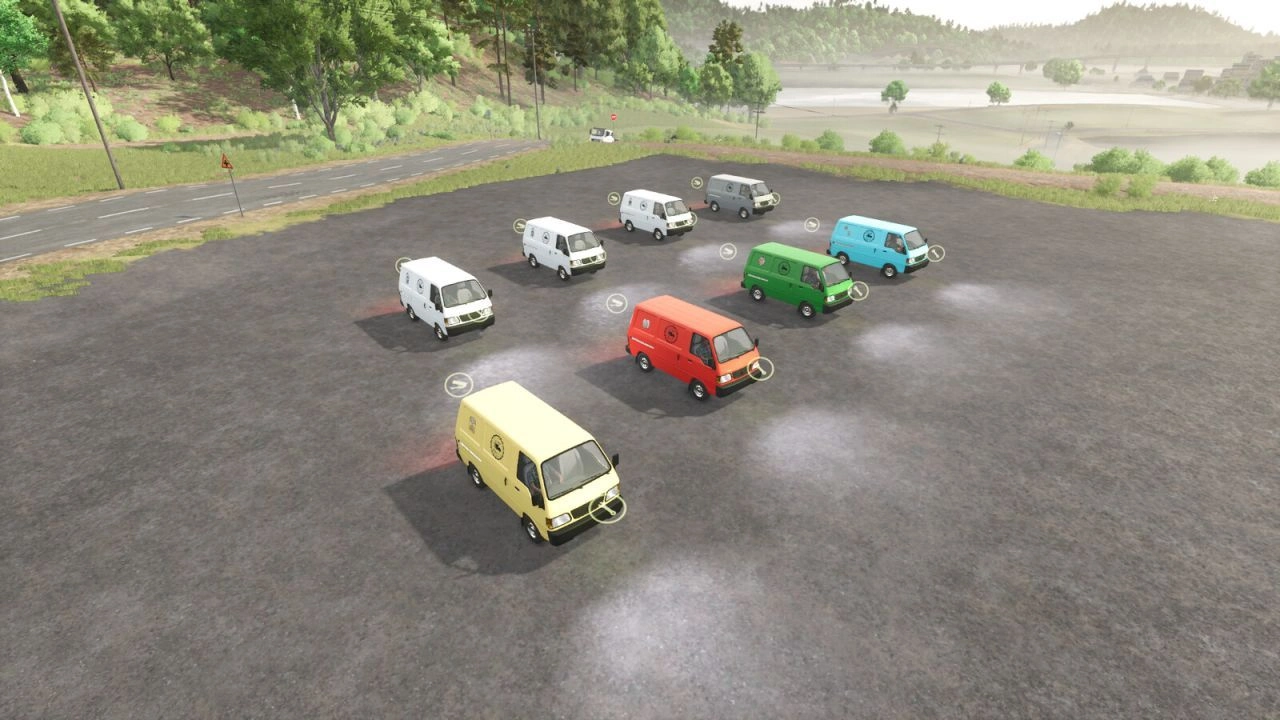Click the marker near the green van's front wheel
The image size is (1280, 720).
(857, 290)
